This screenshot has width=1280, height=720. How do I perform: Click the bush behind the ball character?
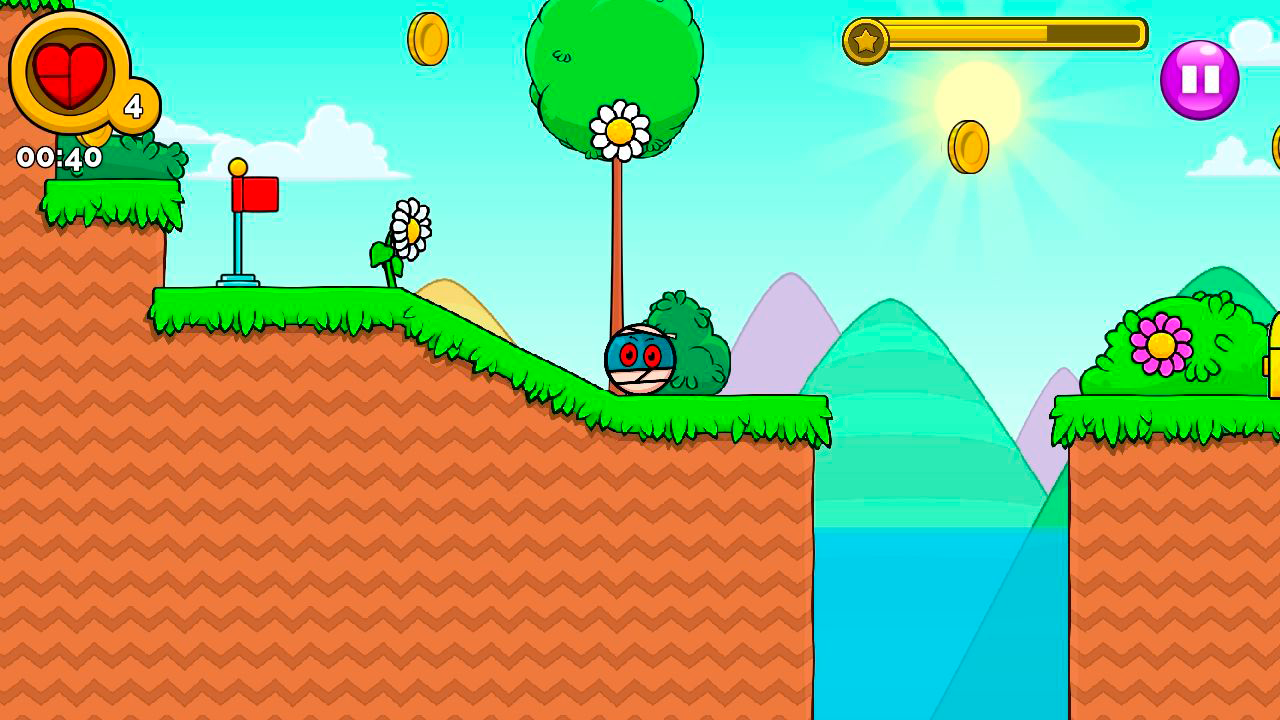[x=690, y=345]
